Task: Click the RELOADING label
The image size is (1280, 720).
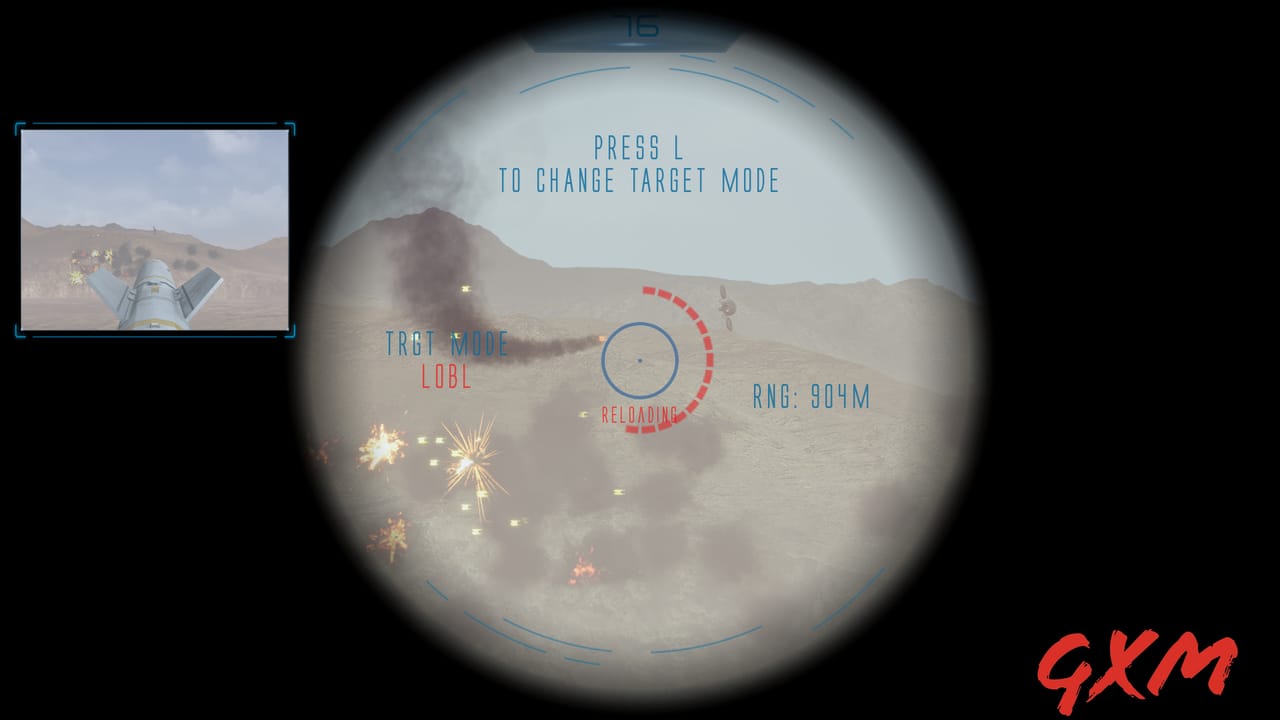Action: pyautogui.click(x=638, y=410)
